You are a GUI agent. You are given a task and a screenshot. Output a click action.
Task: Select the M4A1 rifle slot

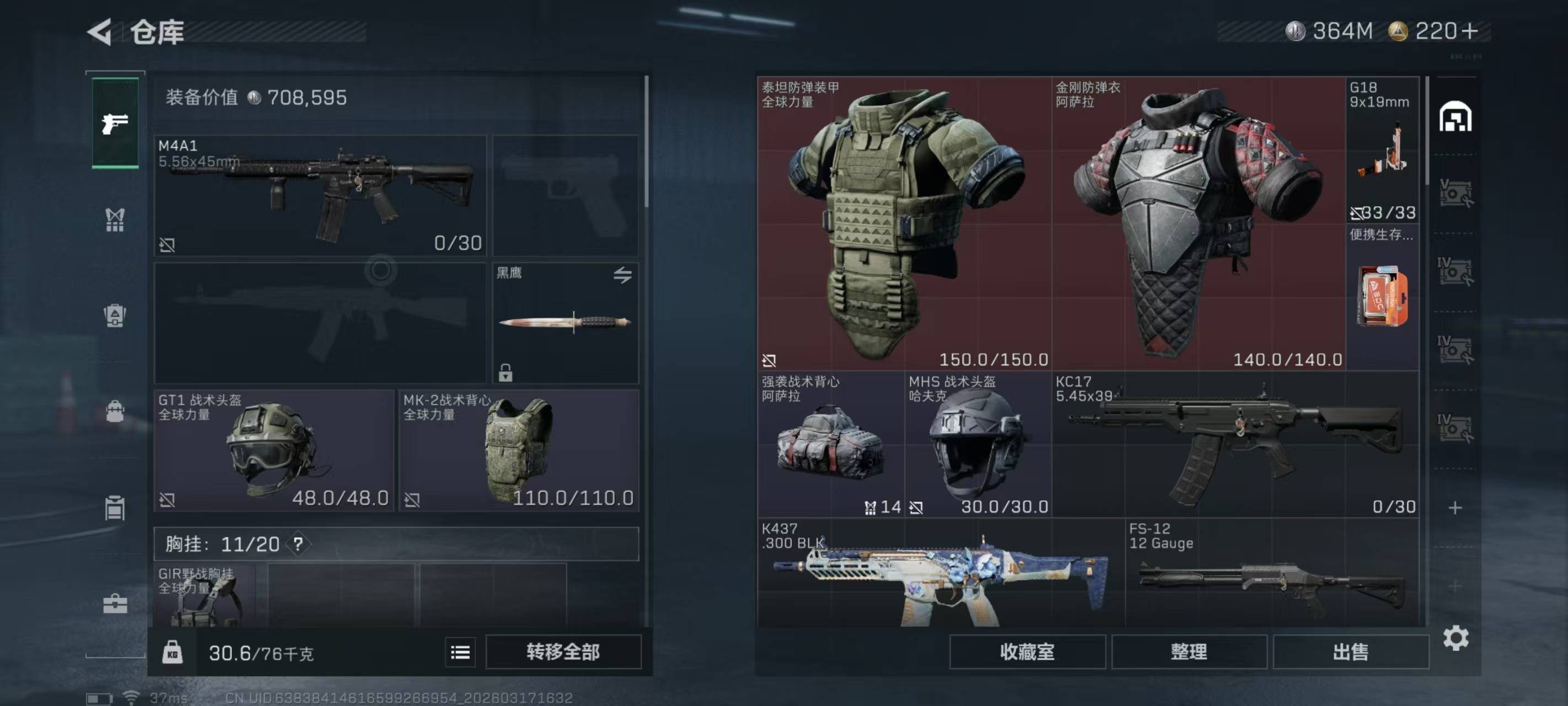[320, 195]
